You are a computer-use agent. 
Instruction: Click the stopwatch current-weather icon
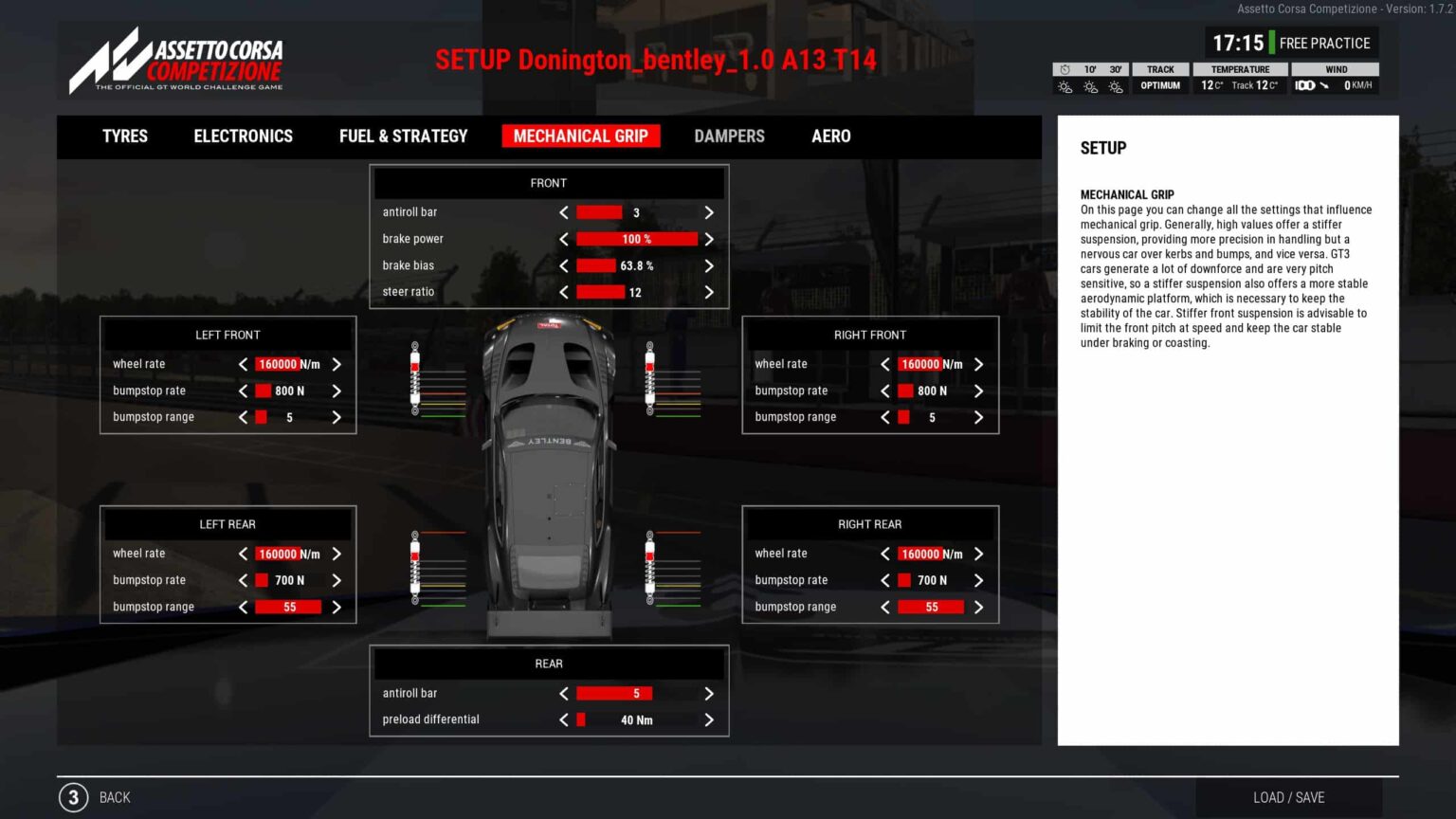[x=1064, y=68]
